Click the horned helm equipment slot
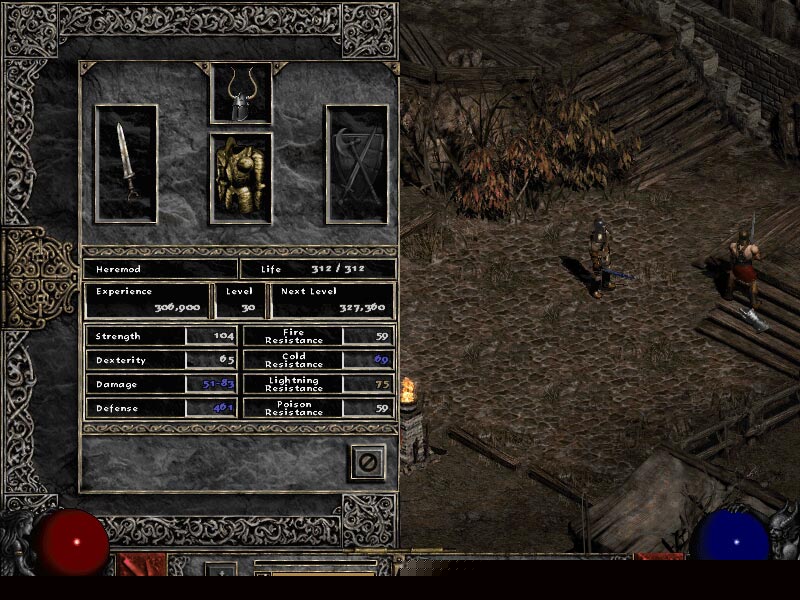 (241, 94)
